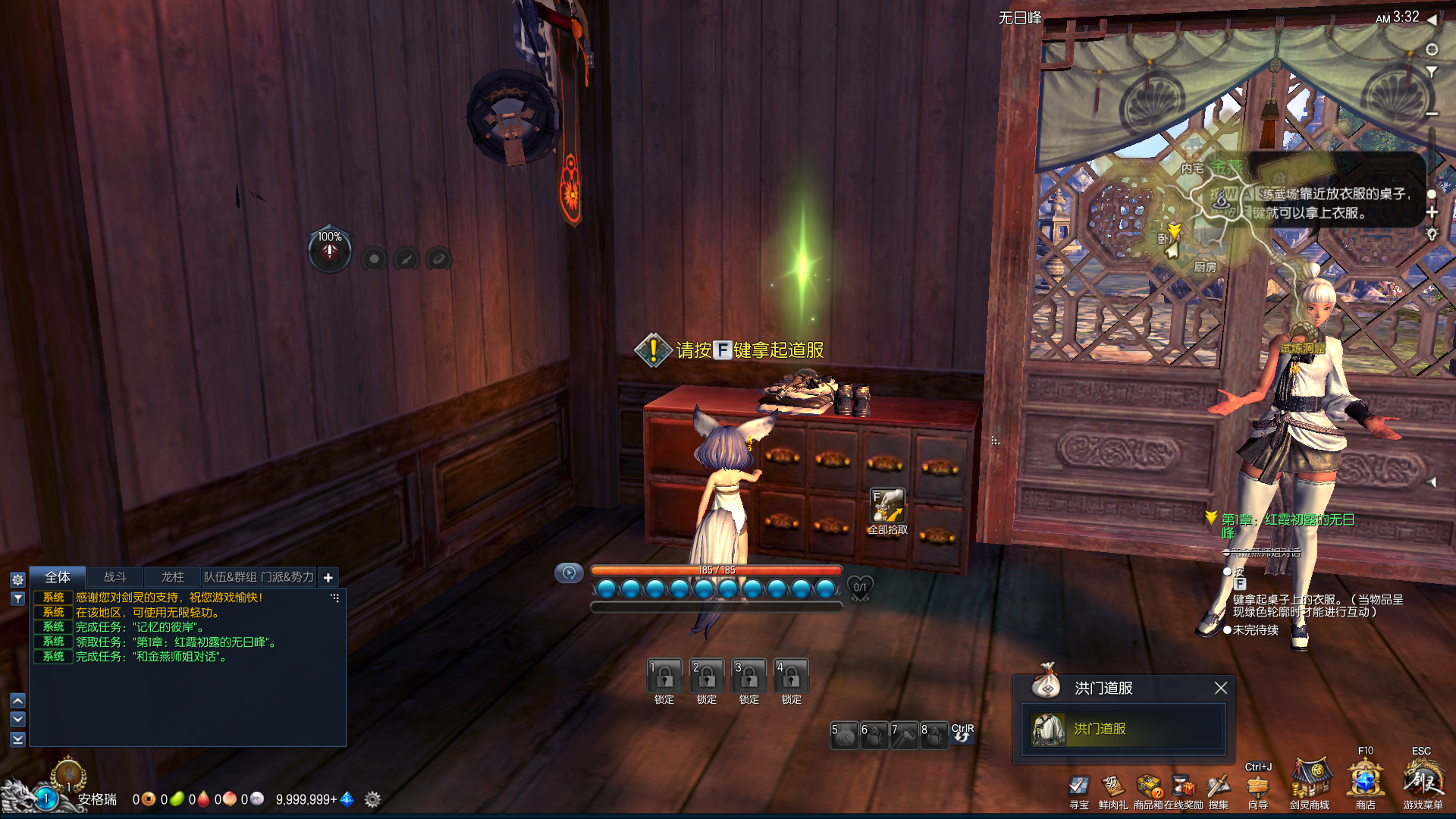This screenshot has height=819, width=1456.
Task: Open the 商店 shop icon
Action: pyautogui.click(x=1365, y=781)
